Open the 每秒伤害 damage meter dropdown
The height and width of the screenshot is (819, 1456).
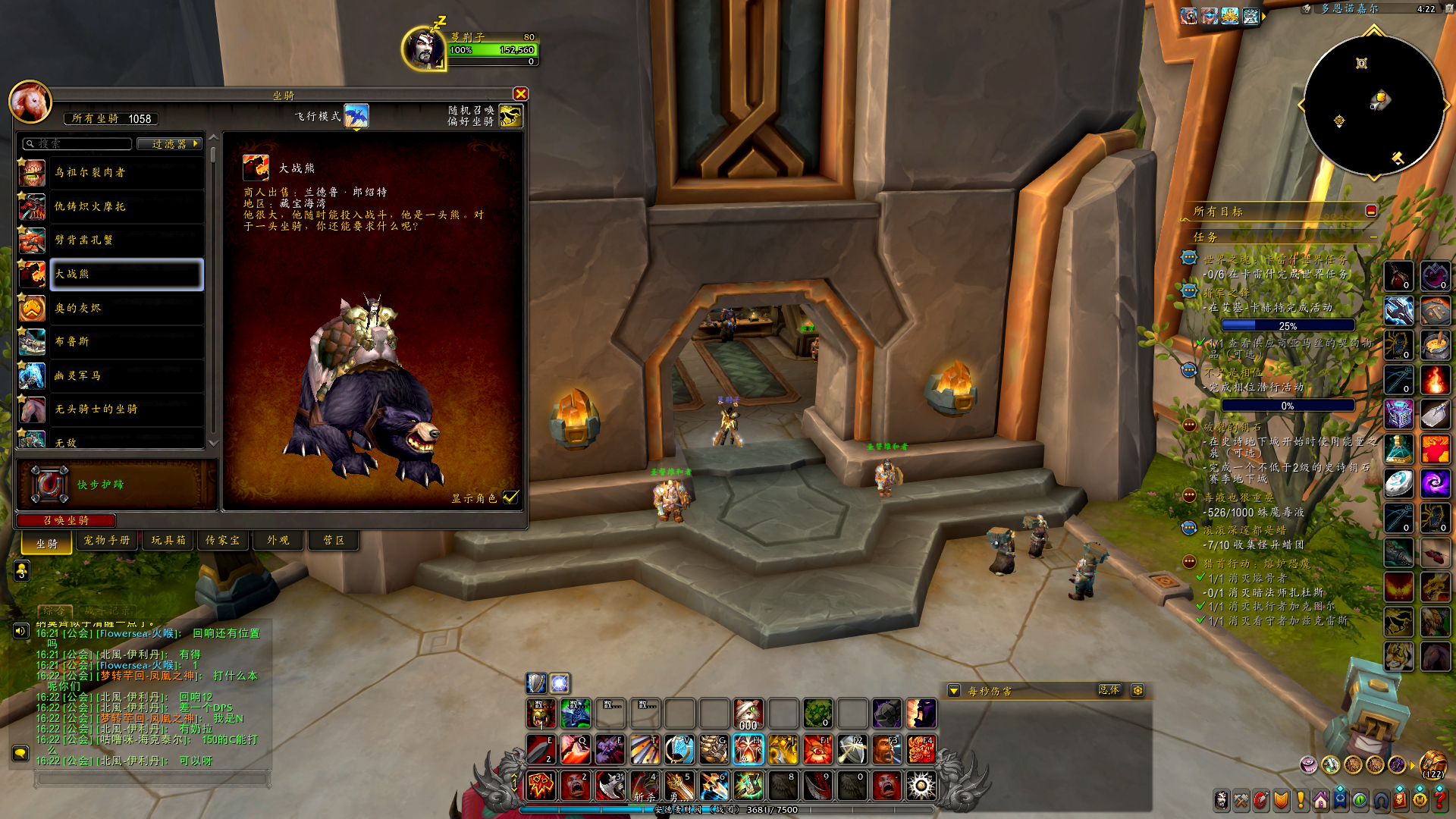click(x=954, y=691)
